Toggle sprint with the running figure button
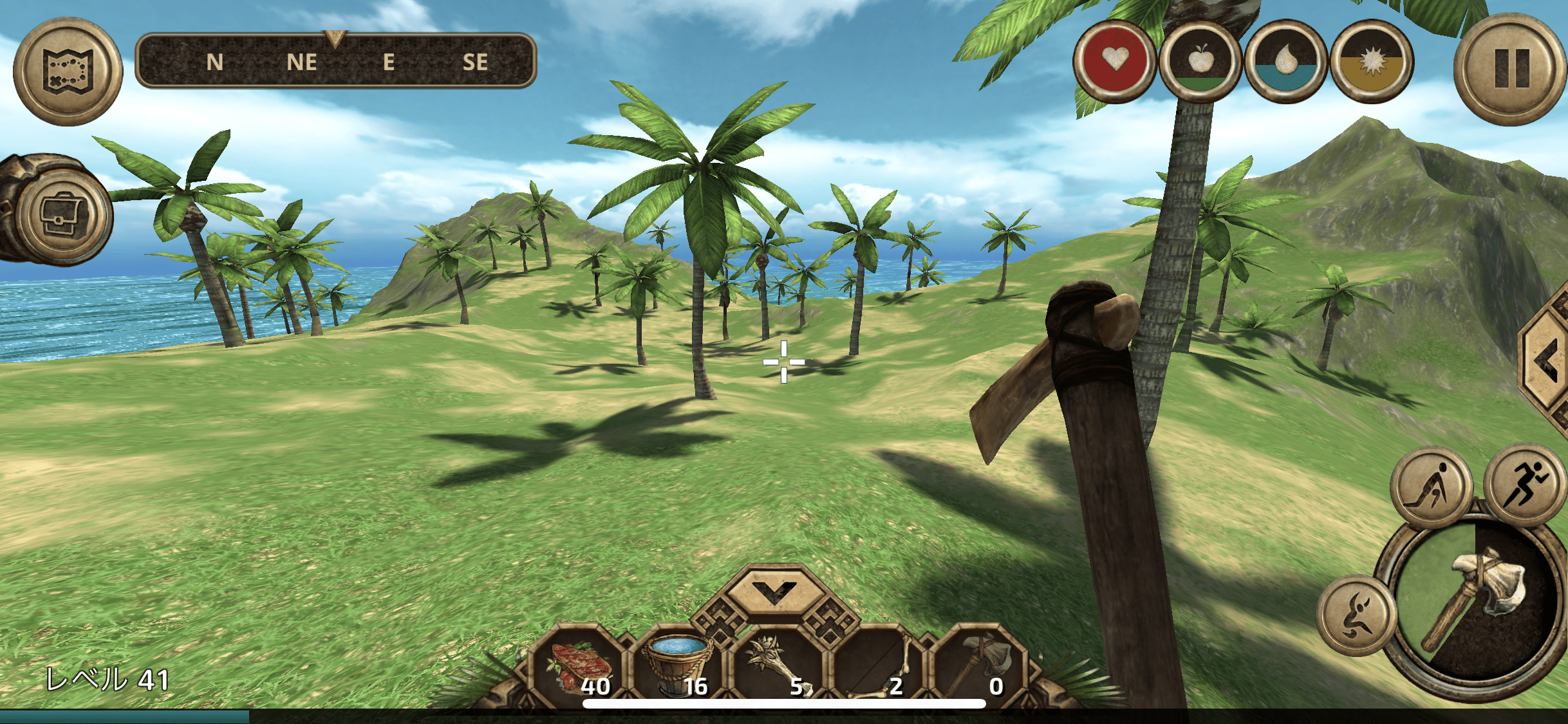The height and width of the screenshot is (724, 1568). pos(1523,484)
